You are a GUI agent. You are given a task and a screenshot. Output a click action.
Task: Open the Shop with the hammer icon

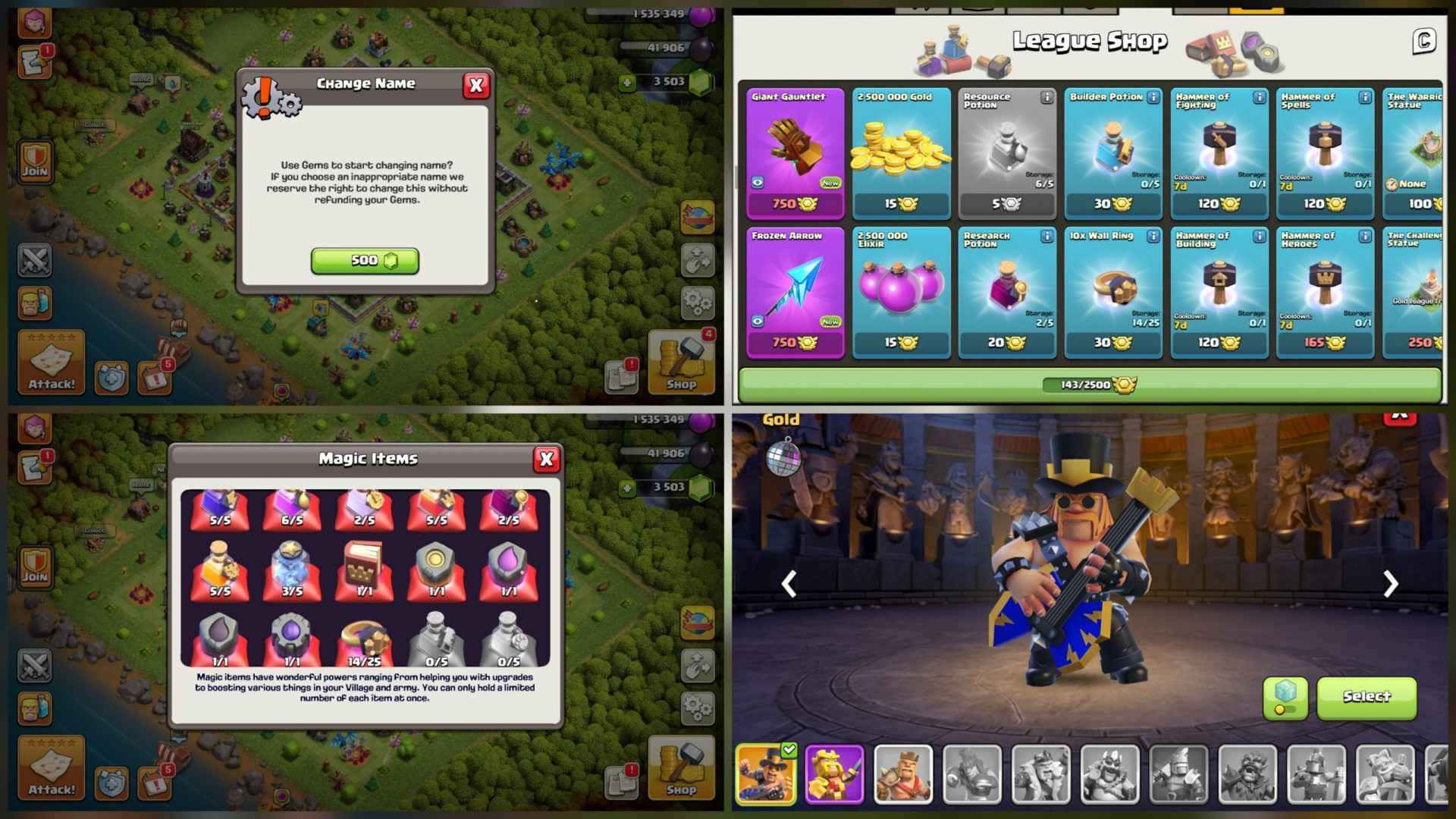pyautogui.click(x=680, y=364)
